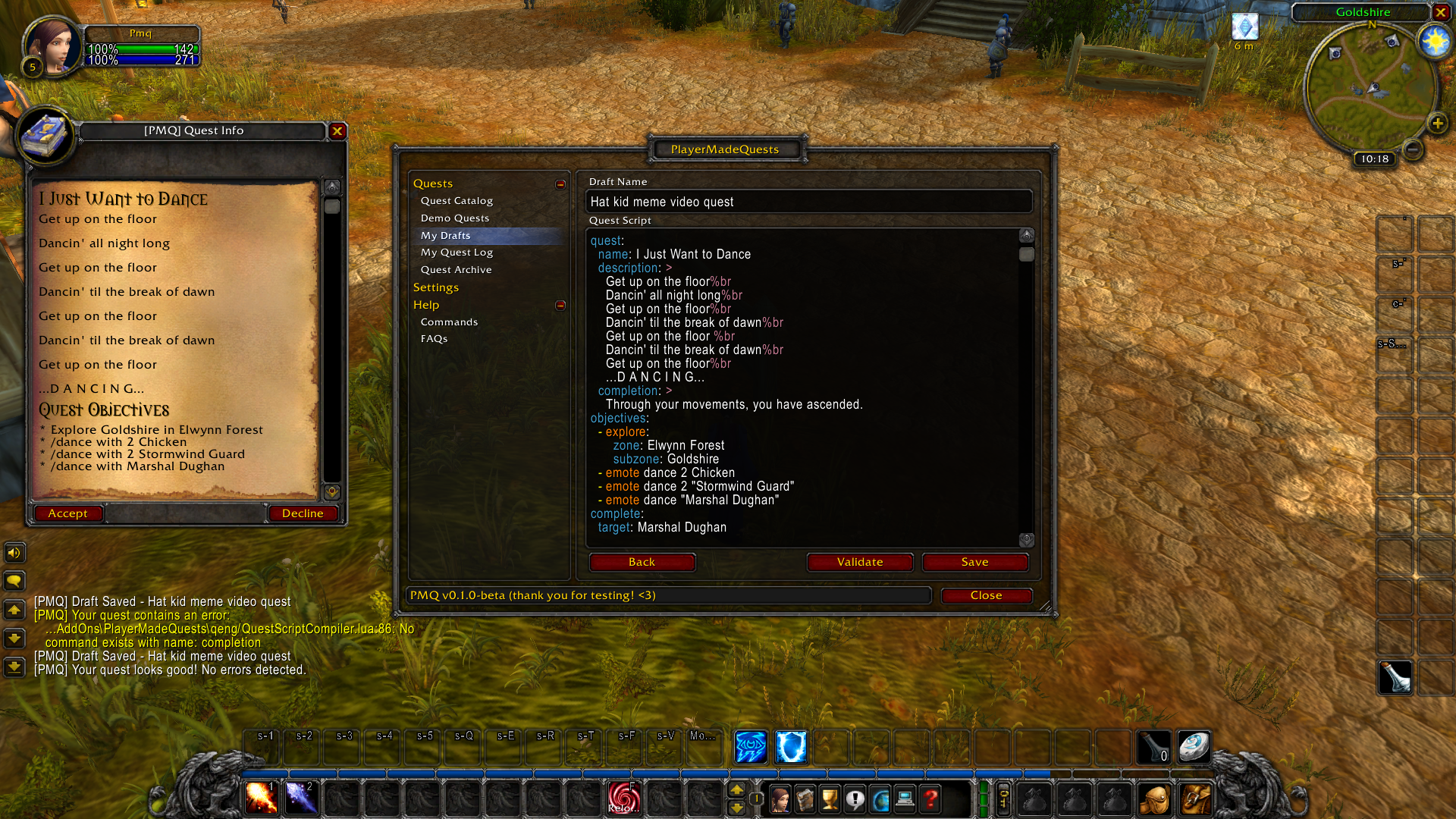Close the PMQ Quest Info window
The image size is (1456, 819).
(x=337, y=131)
